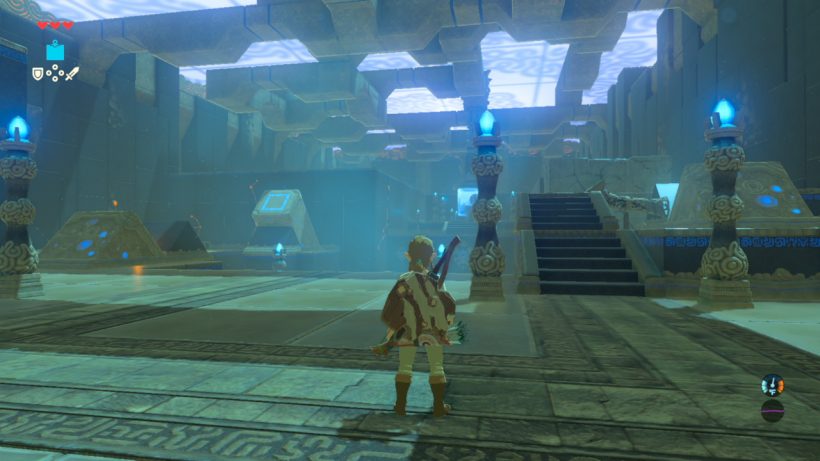
Task: Open the shield quick-select icon
Action: click(x=38, y=73)
